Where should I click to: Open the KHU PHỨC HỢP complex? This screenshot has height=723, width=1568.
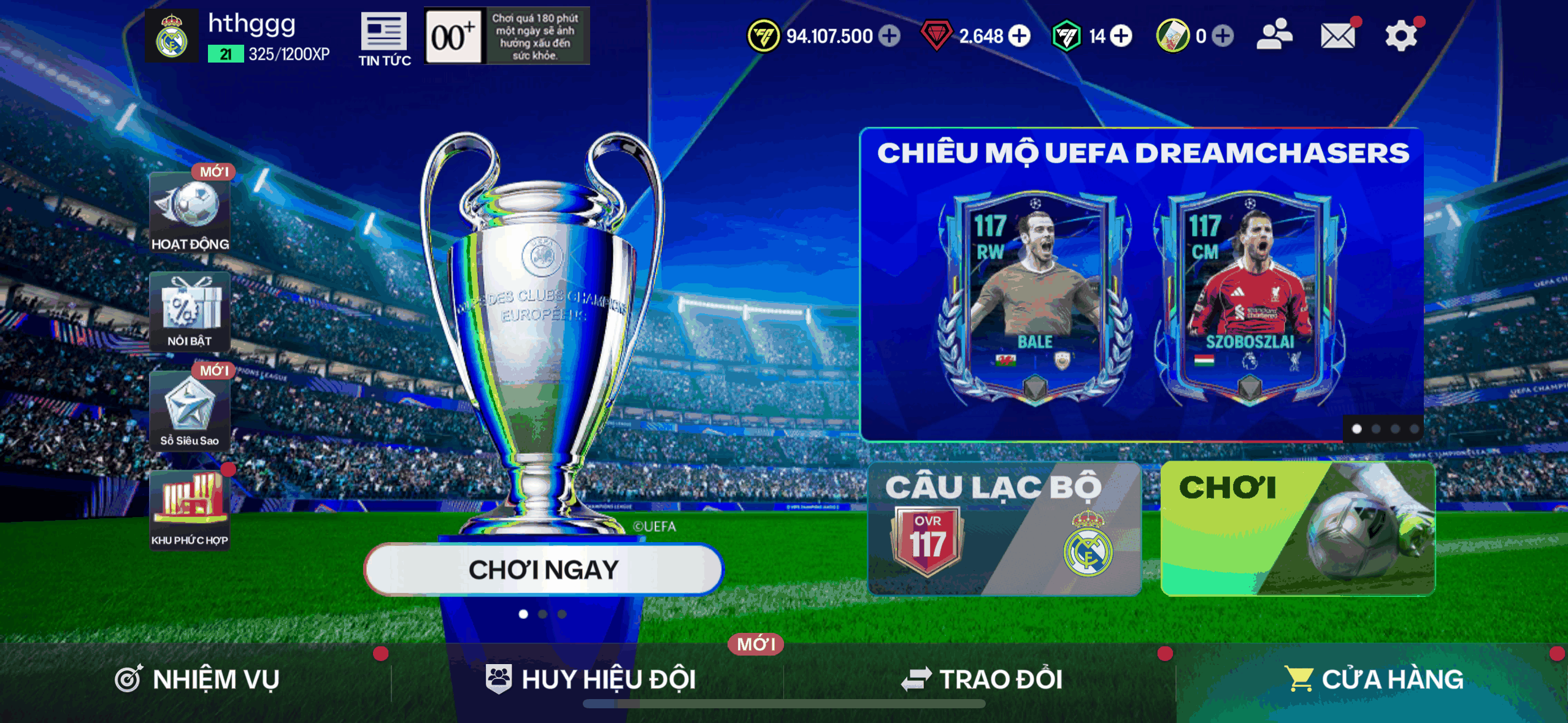coord(190,510)
